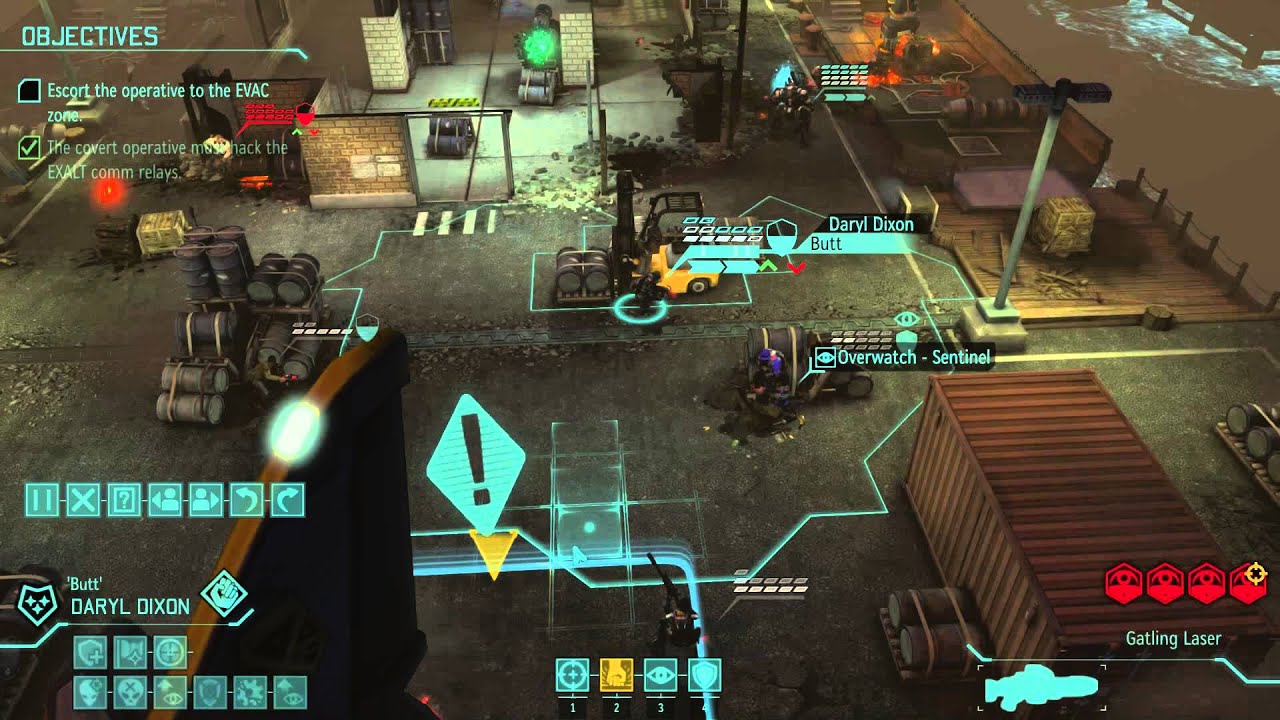Open the question mark help button
Viewport: 1280px width, 720px height.
pyautogui.click(x=124, y=499)
